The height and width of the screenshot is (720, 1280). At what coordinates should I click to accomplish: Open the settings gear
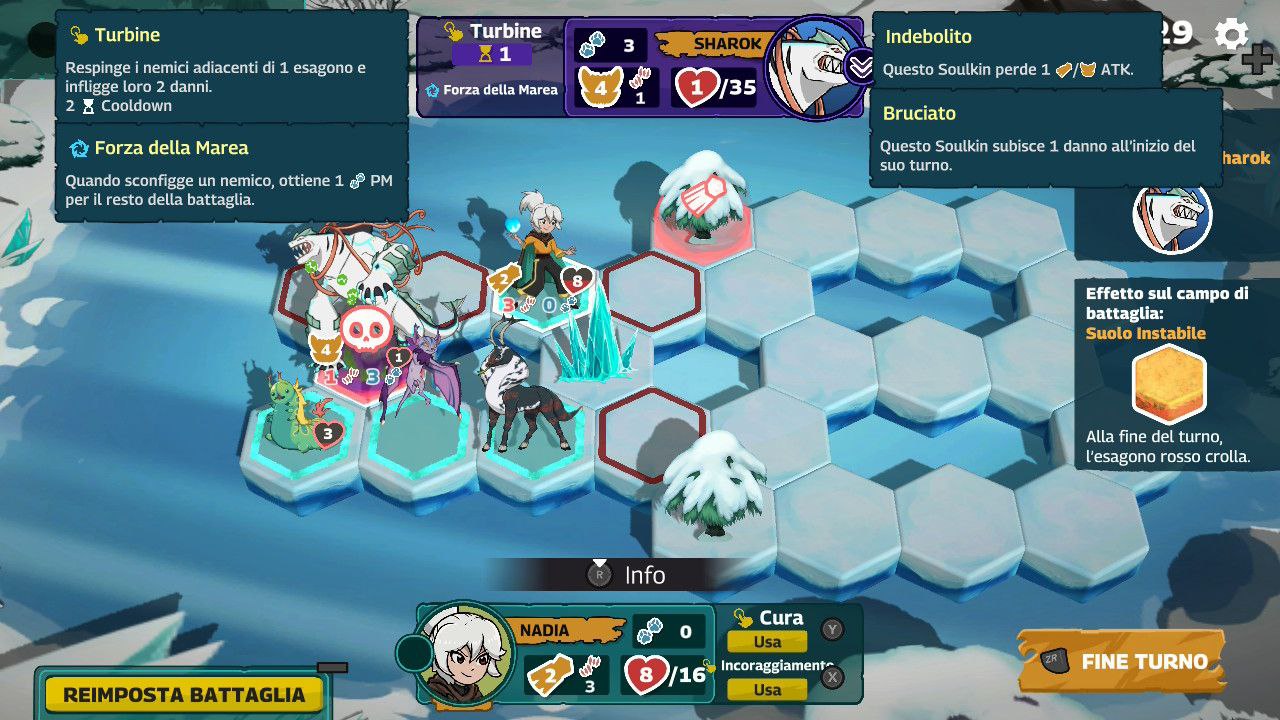click(1231, 35)
